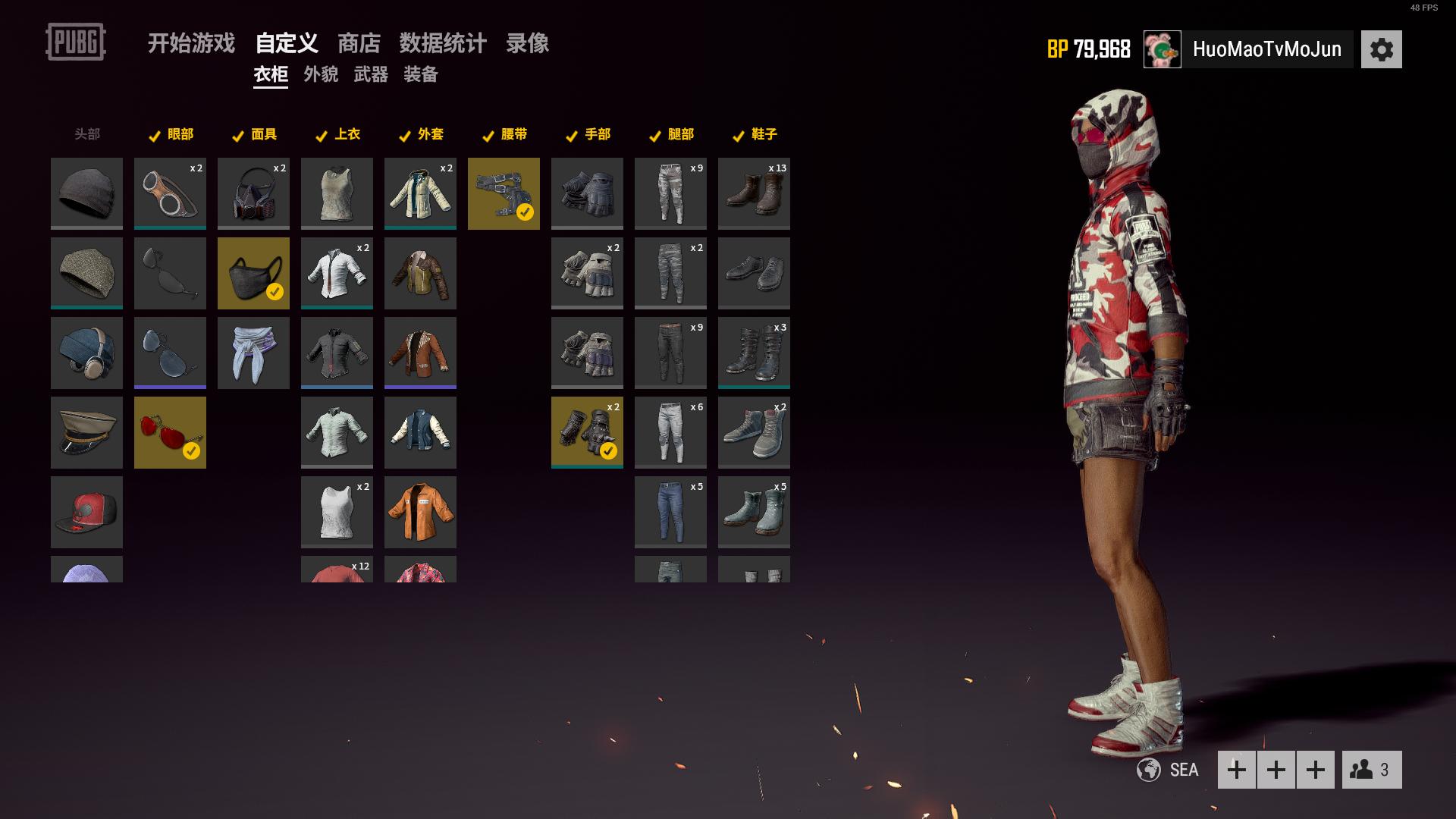Viewport: 1456px width, 819px height.
Task: Unequip the utility belt item
Action: tap(504, 193)
